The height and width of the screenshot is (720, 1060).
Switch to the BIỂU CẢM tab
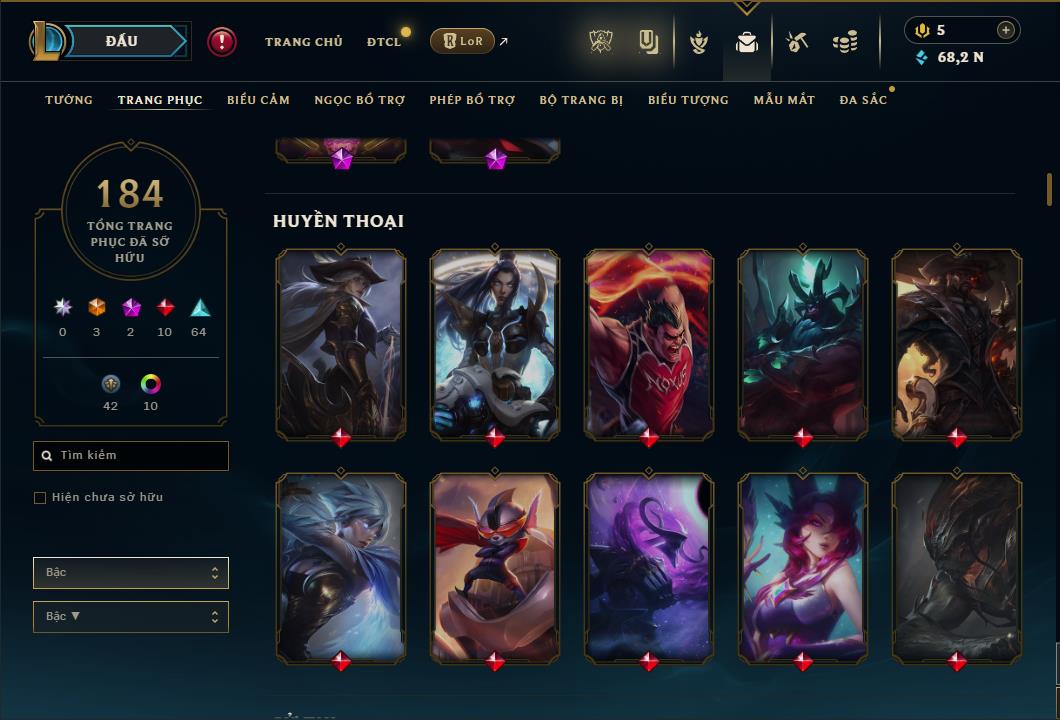pyautogui.click(x=258, y=100)
